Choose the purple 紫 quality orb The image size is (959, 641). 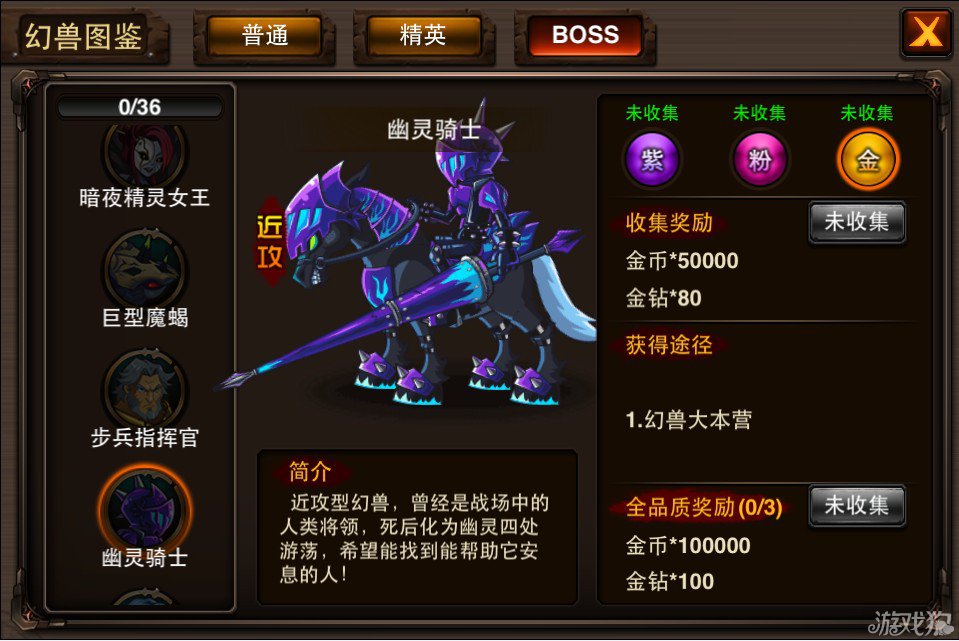[652, 160]
